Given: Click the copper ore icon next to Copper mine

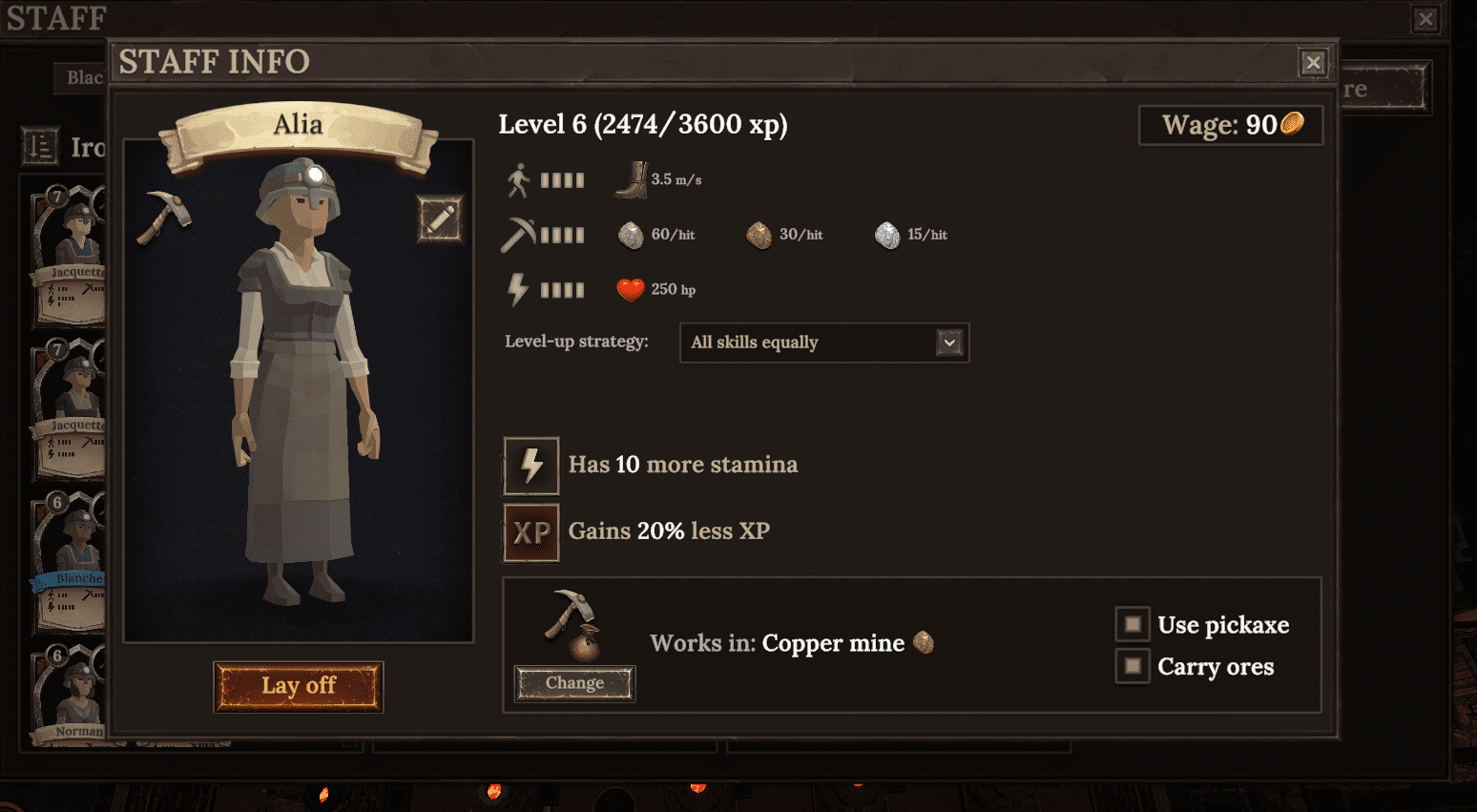Looking at the screenshot, I should [924, 643].
